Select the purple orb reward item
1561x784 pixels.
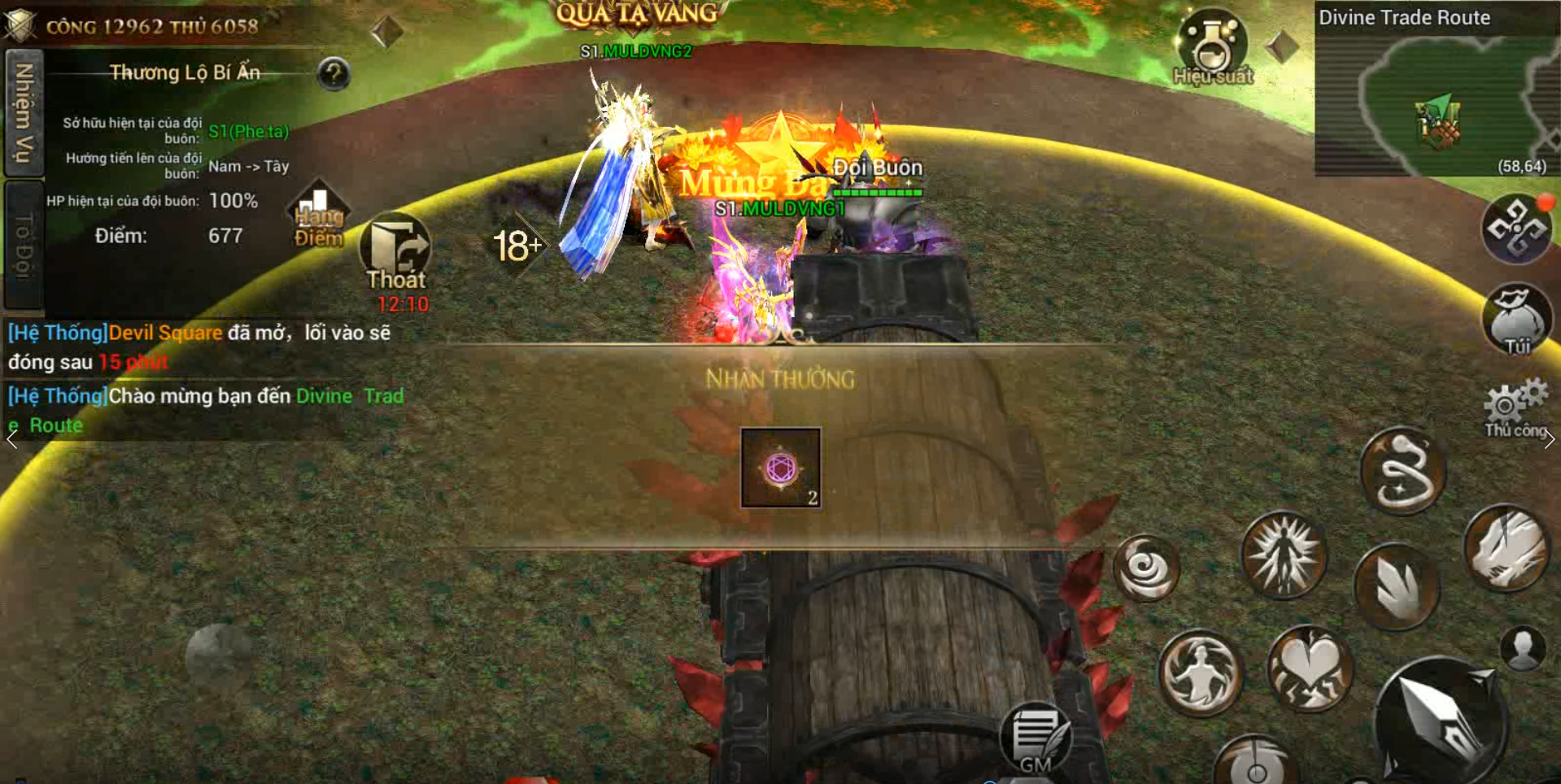click(x=780, y=468)
